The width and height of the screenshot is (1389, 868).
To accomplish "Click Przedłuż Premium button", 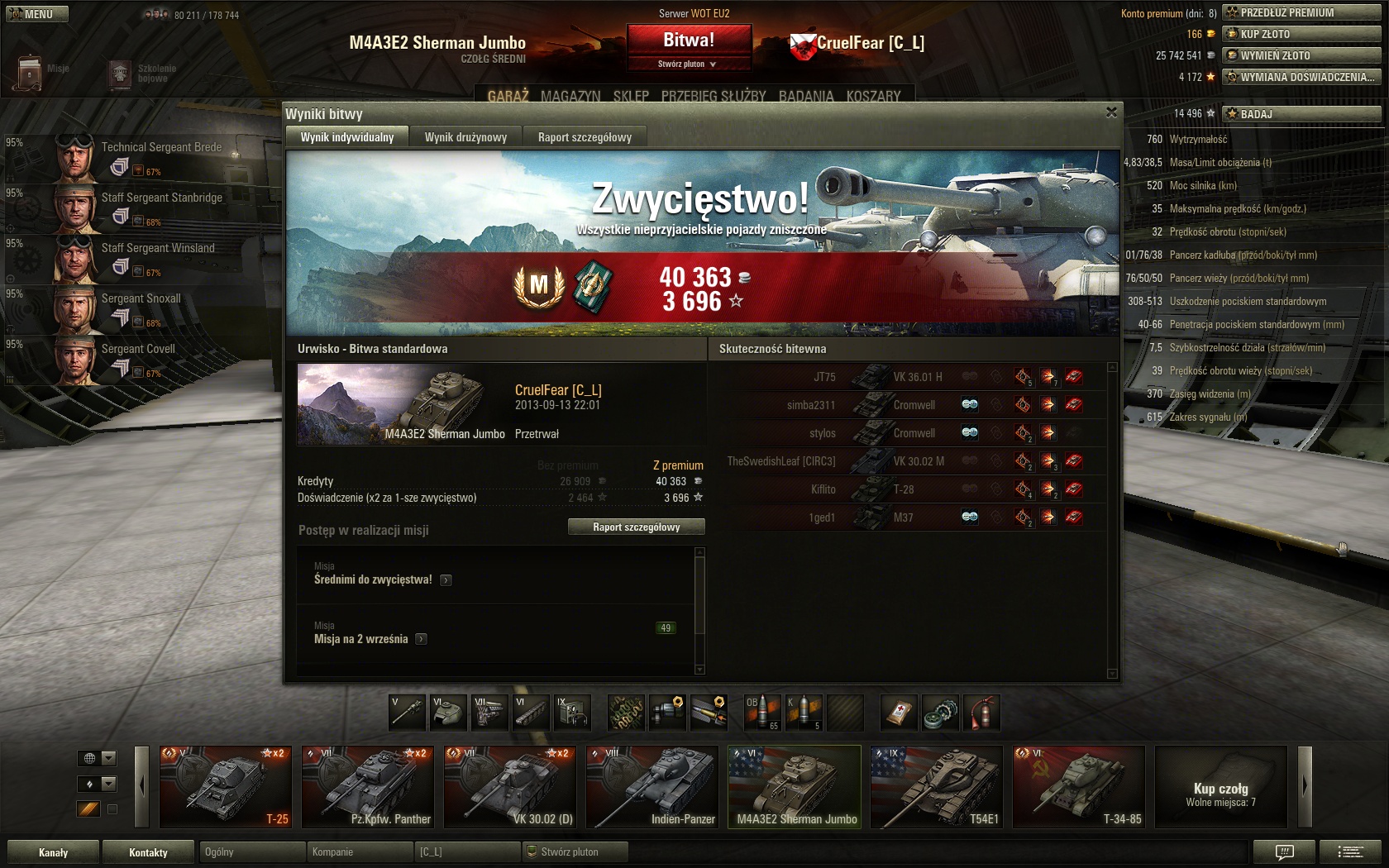I will pyautogui.click(x=1301, y=12).
